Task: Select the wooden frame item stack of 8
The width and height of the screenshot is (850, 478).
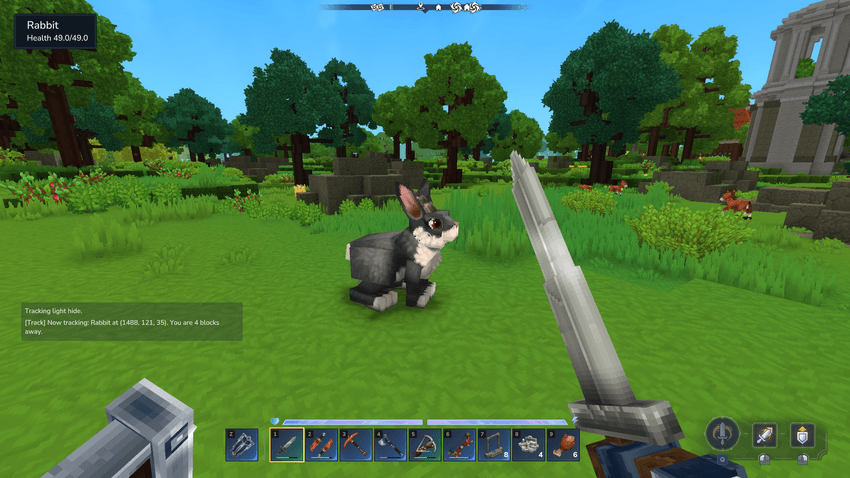Action: pos(494,444)
